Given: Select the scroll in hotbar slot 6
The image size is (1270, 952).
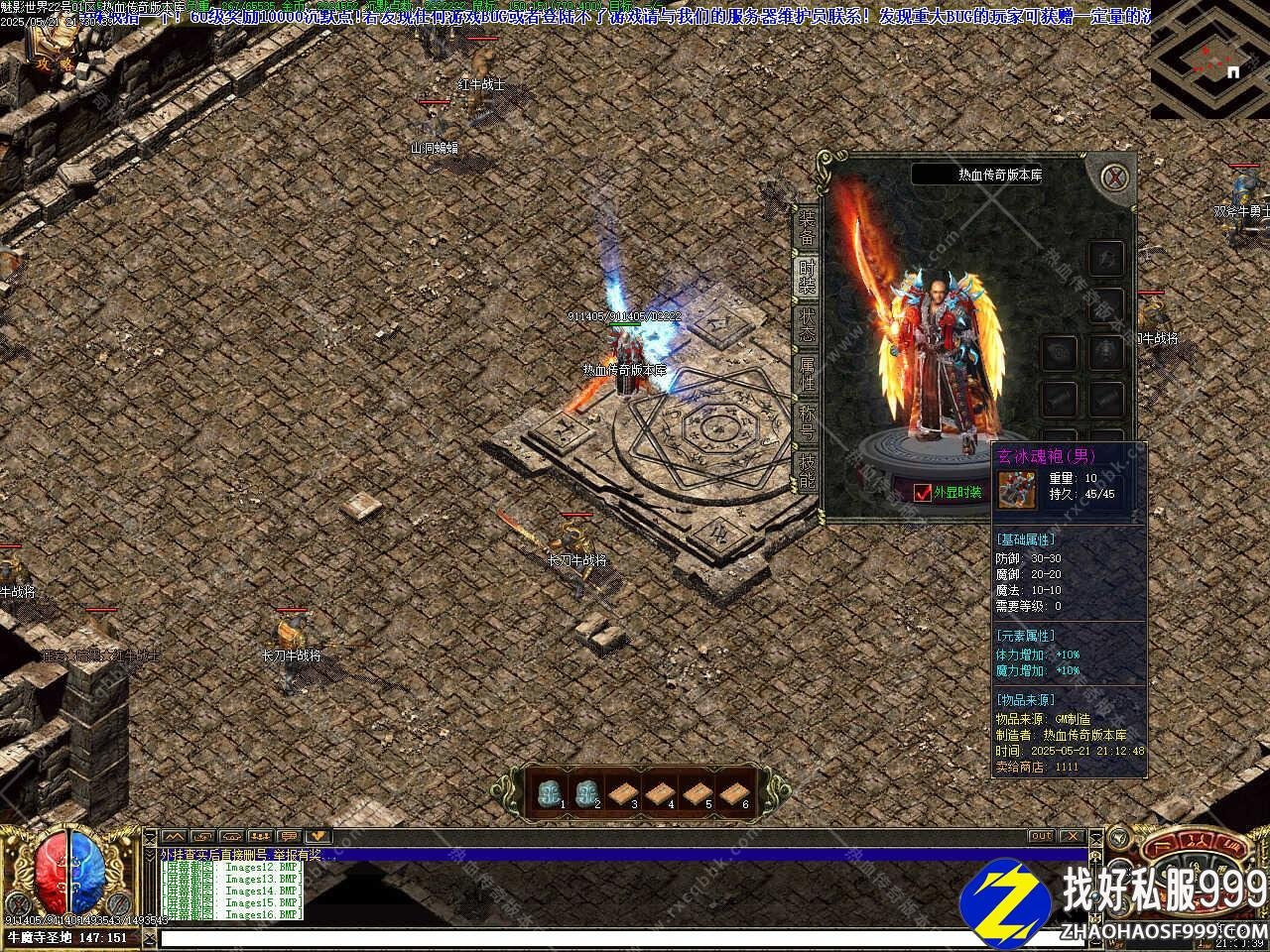Looking at the screenshot, I should point(733,792).
